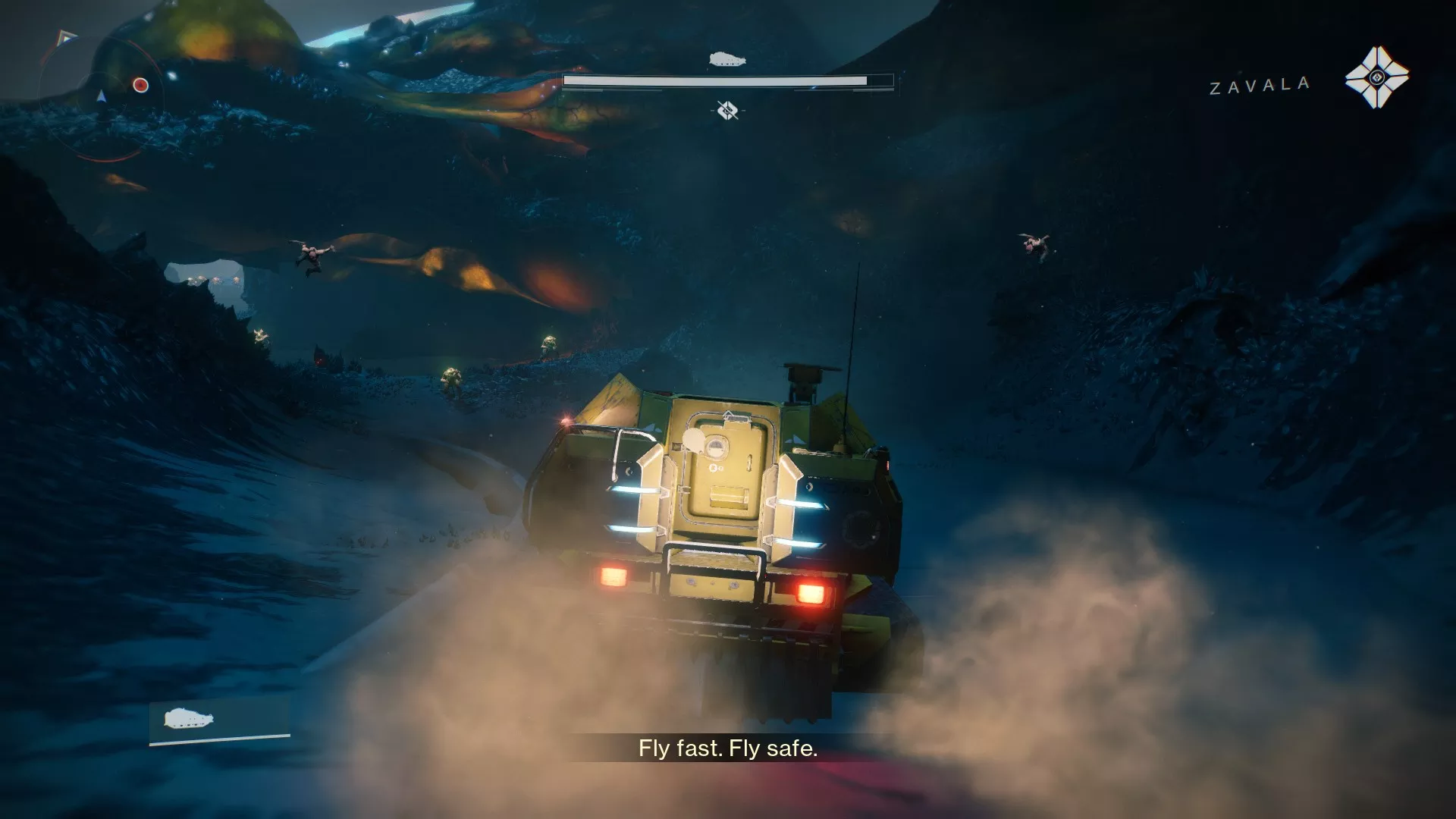The width and height of the screenshot is (1456, 819).
Task: Select the north direction marker on the compass
Action: coord(63,38)
